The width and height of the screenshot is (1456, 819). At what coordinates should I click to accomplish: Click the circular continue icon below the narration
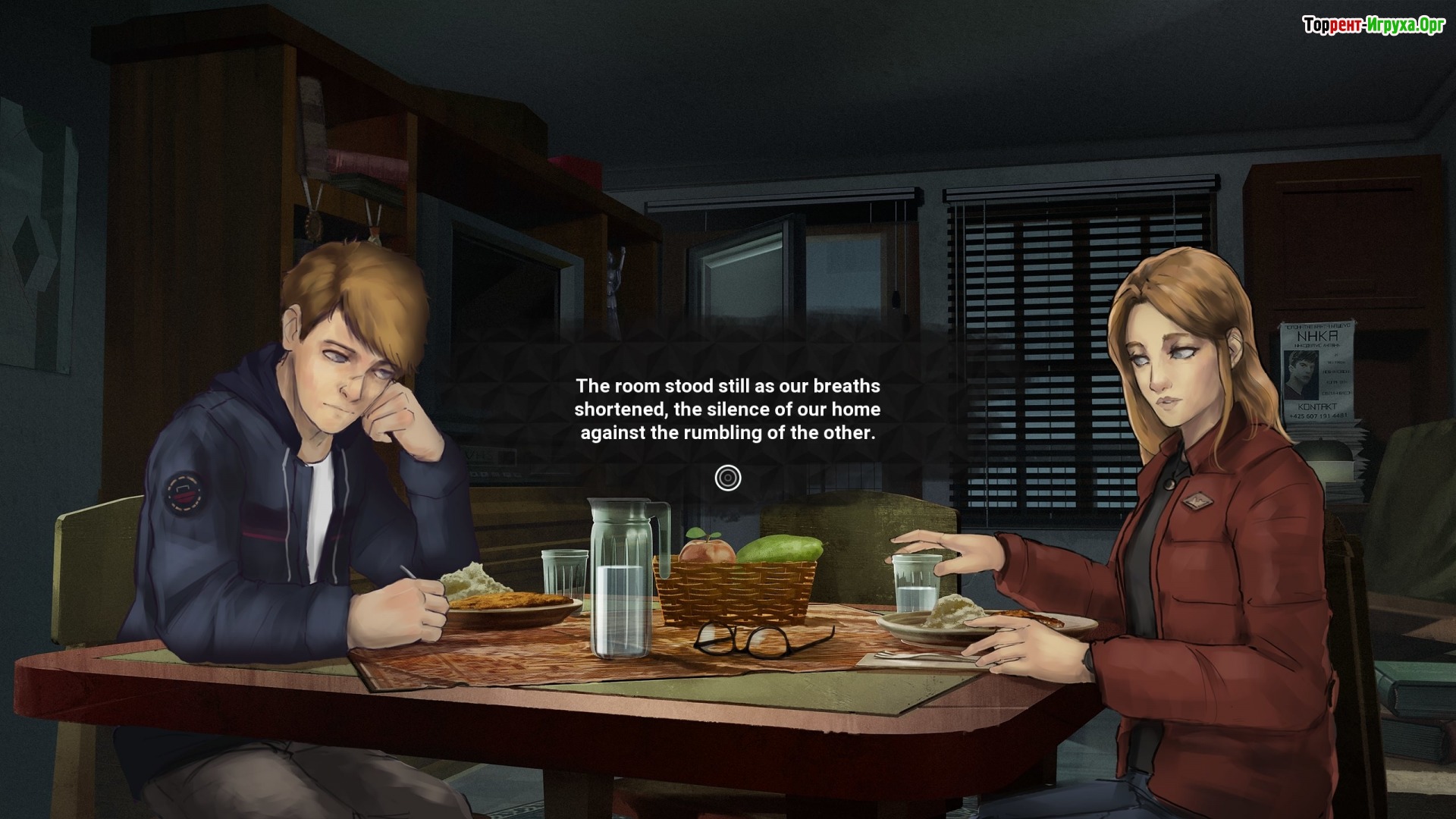point(727,478)
